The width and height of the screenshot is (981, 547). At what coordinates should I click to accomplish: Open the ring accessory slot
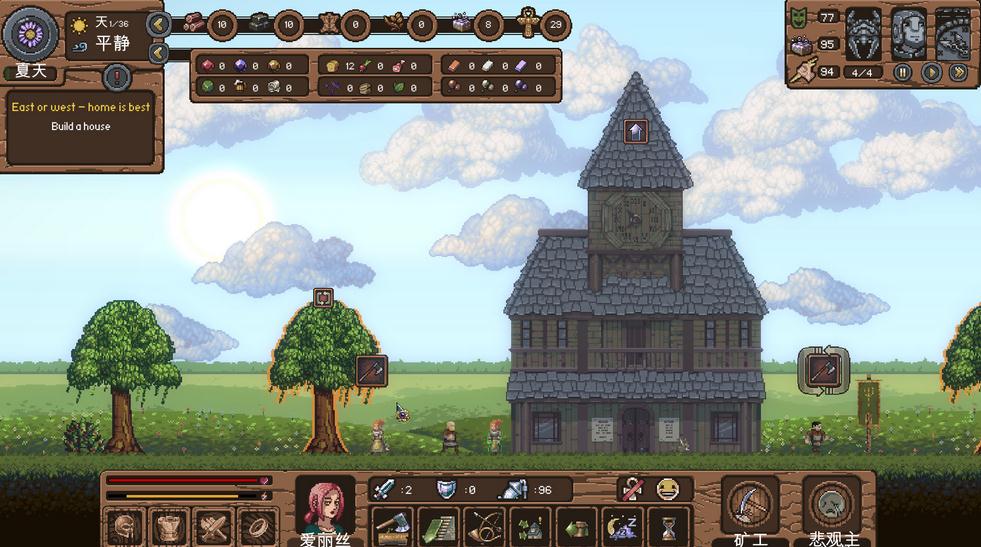258,527
